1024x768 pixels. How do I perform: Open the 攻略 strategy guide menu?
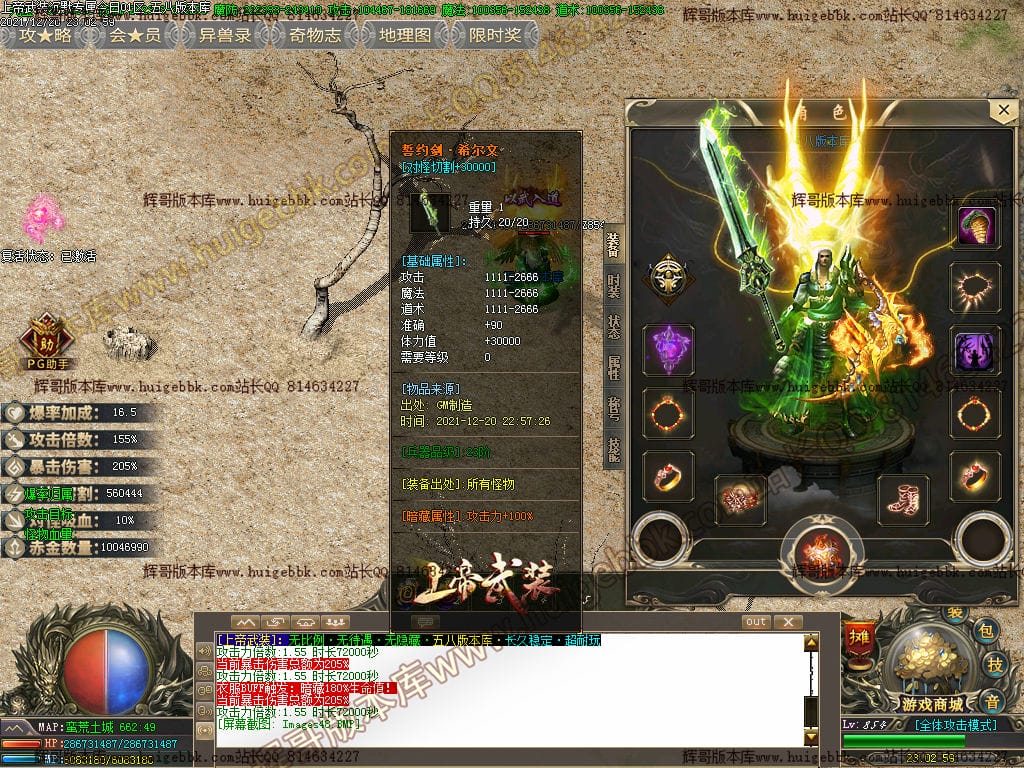46,36
